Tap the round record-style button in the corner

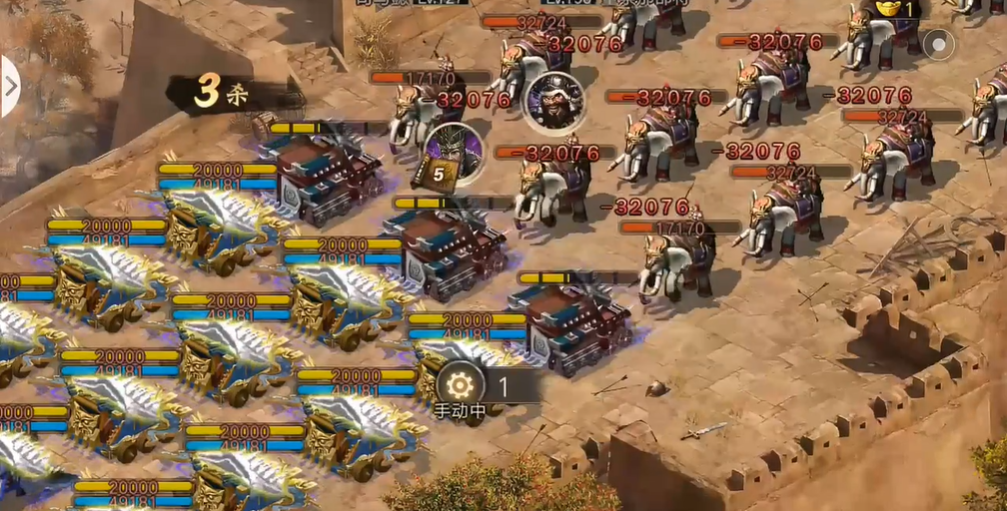coord(938,44)
